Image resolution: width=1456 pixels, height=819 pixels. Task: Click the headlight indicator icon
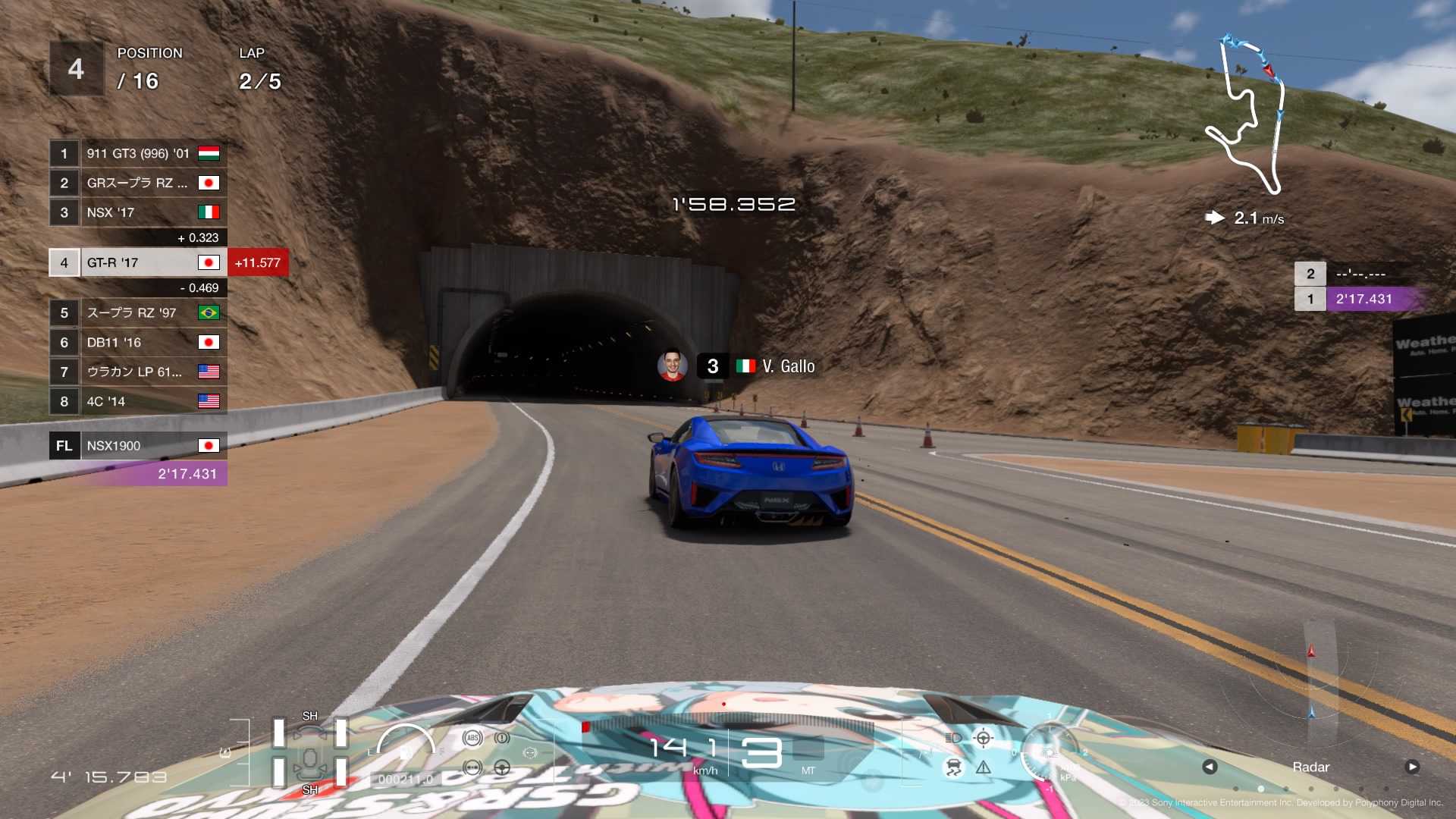[x=954, y=739]
